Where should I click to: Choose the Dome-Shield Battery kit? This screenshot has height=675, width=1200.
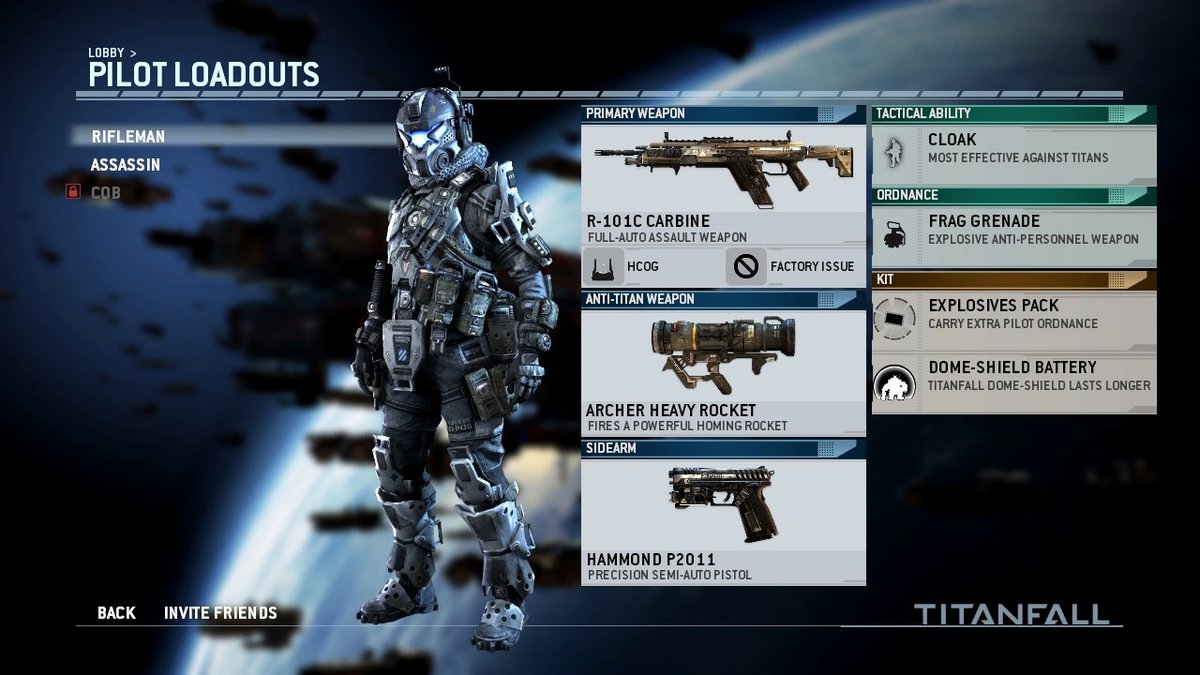click(1014, 377)
